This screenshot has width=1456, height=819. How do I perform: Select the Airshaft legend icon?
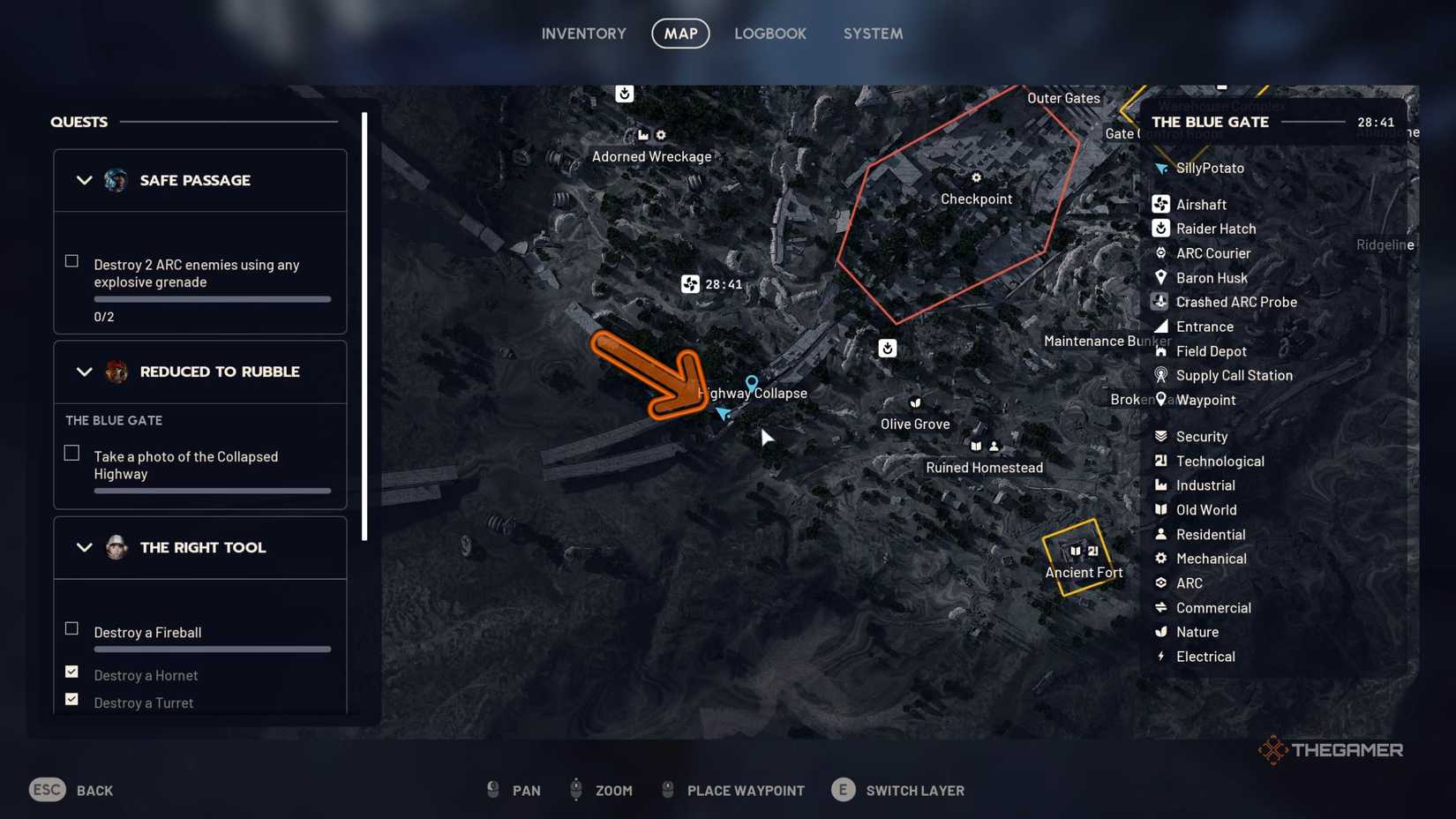coord(1160,204)
